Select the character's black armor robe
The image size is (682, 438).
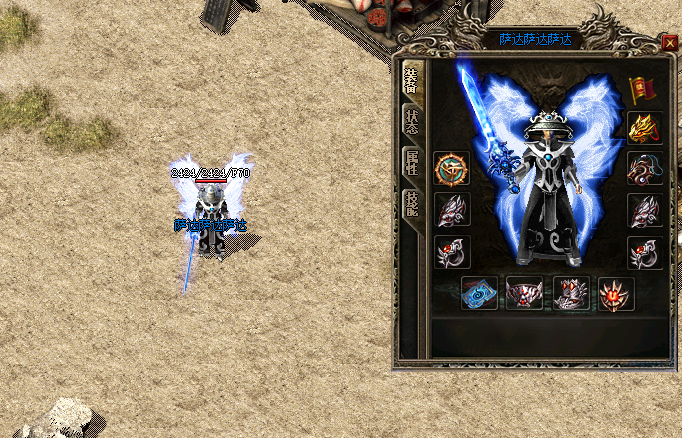547,215
